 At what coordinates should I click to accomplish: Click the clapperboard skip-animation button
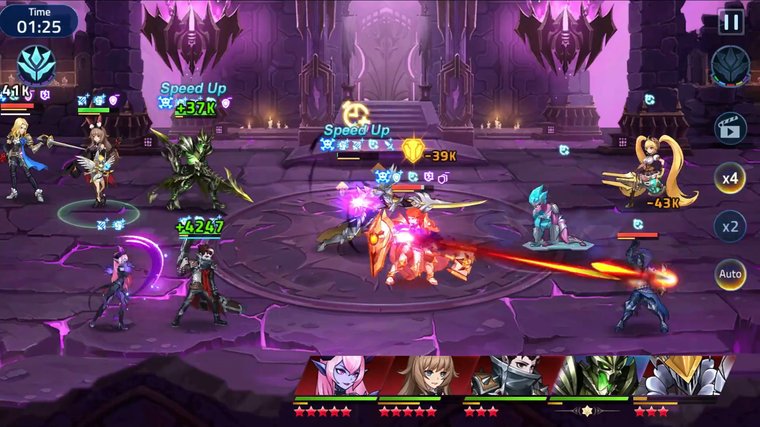point(730,128)
